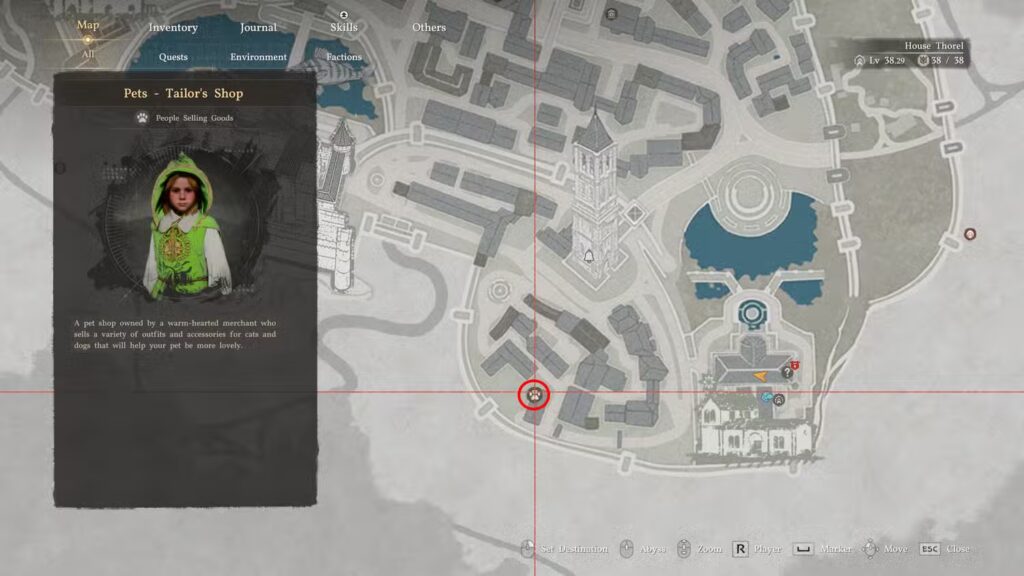Image resolution: width=1024 pixels, height=576 pixels.
Task: Filter map by Quests
Action: pos(173,57)
